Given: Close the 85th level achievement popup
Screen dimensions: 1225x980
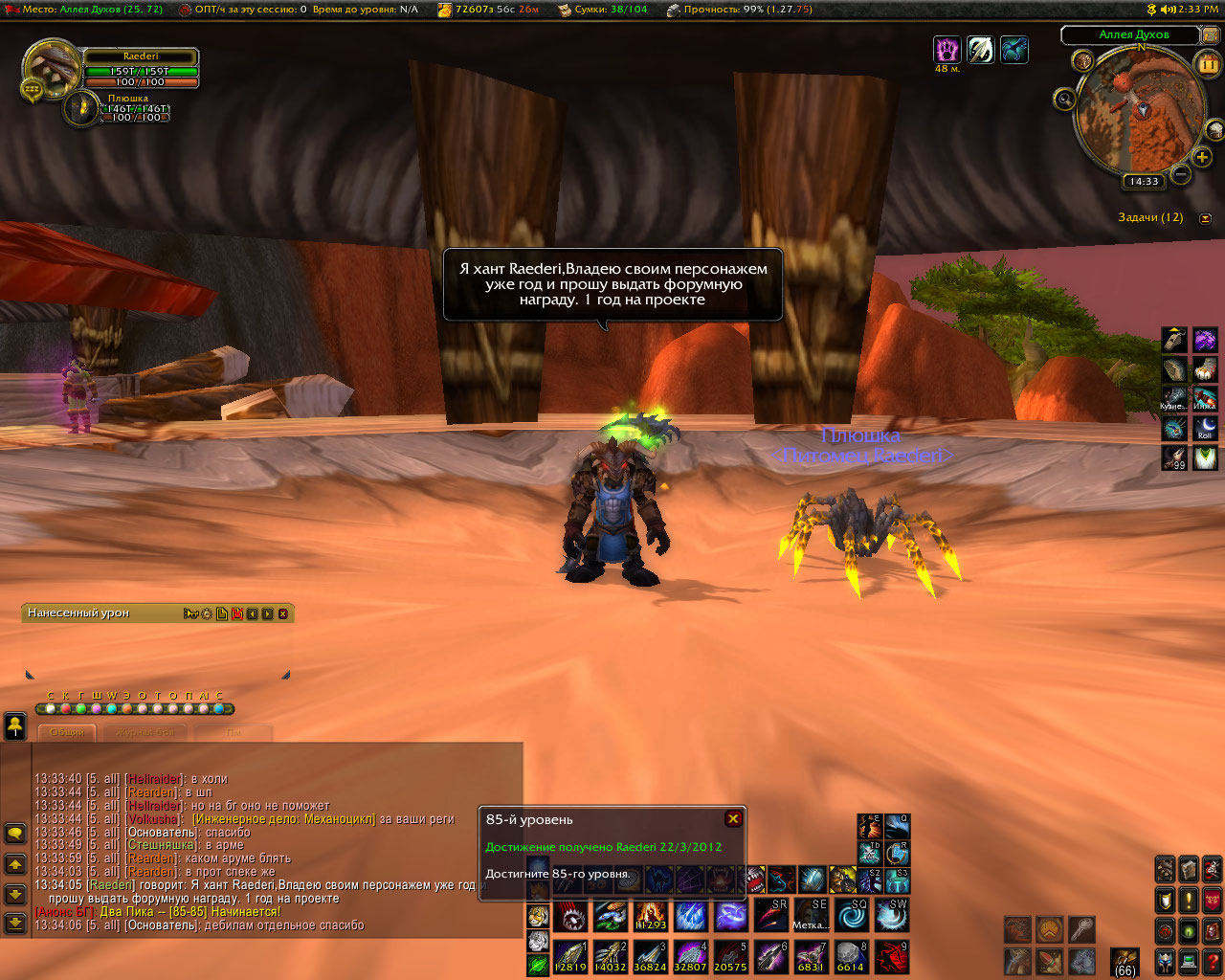Looking at the screenshot, I should point(733,818).
